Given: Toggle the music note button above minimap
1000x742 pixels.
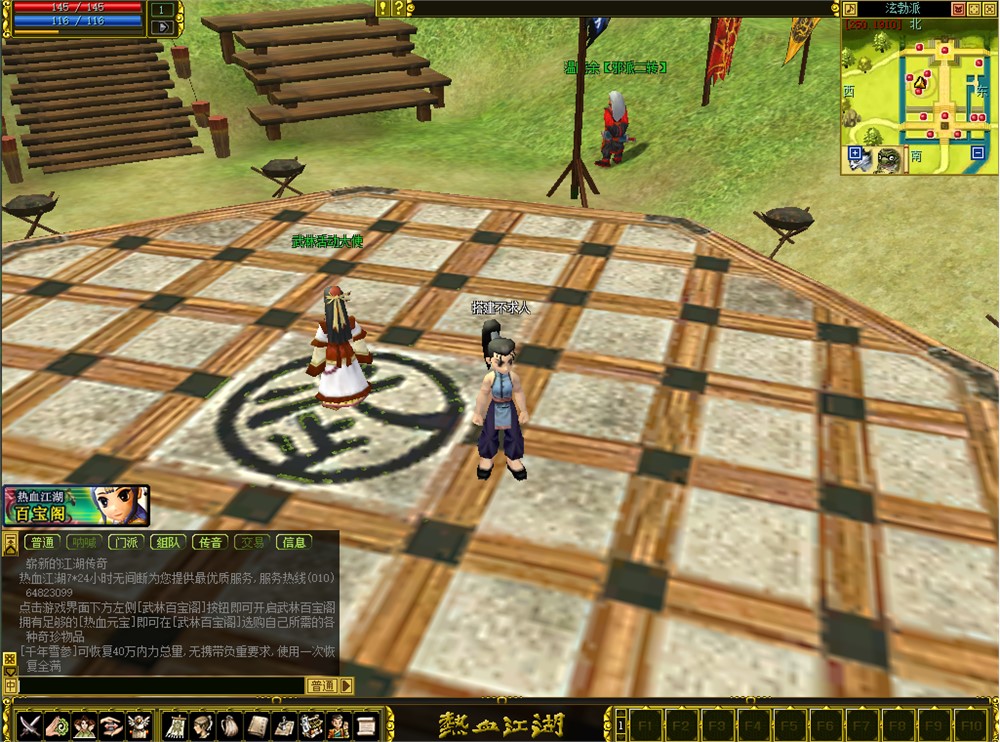Looking at the screenshot, I should [851, 9].
